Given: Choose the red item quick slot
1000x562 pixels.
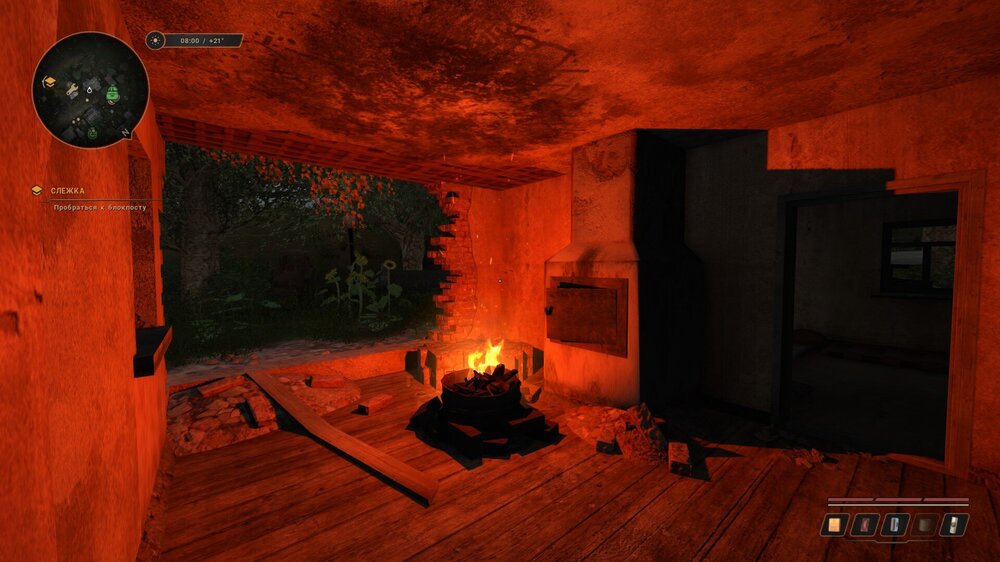Looking at the screenshot, I should (865, 524).
